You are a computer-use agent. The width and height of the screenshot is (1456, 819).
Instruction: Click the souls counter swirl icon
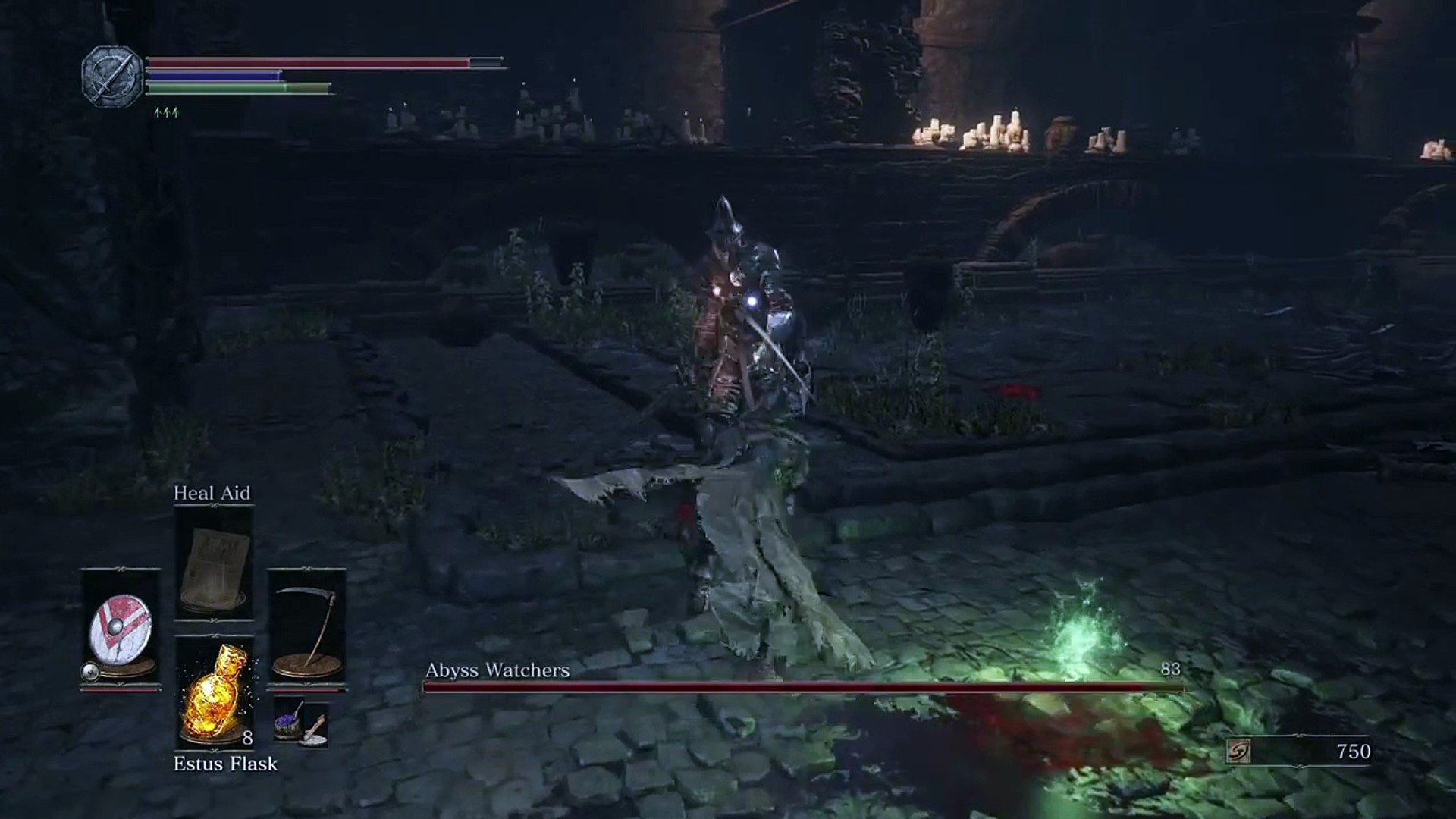pos(1238,752)
